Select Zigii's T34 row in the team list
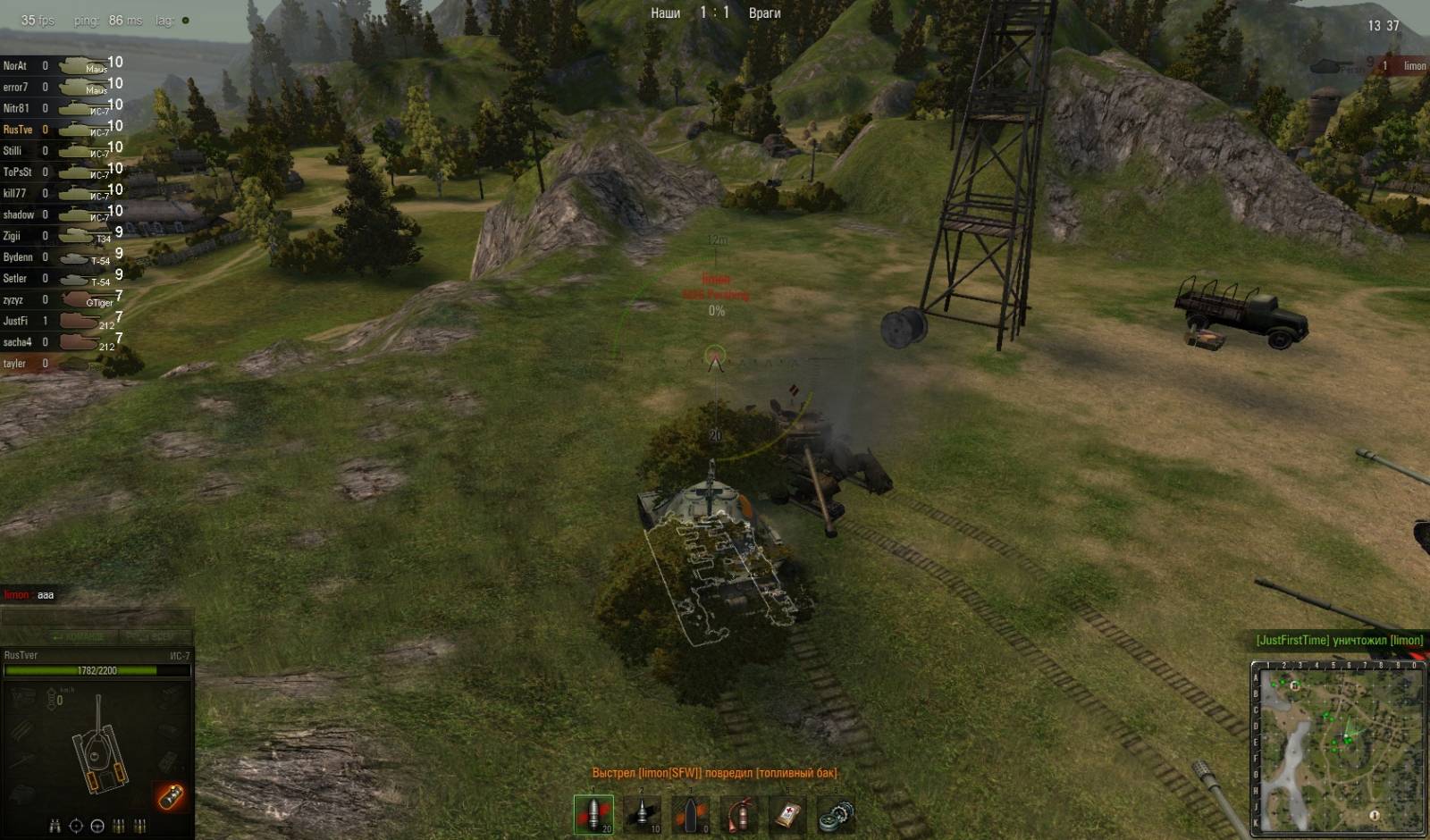1430x840 pixels. click(61, 236)
